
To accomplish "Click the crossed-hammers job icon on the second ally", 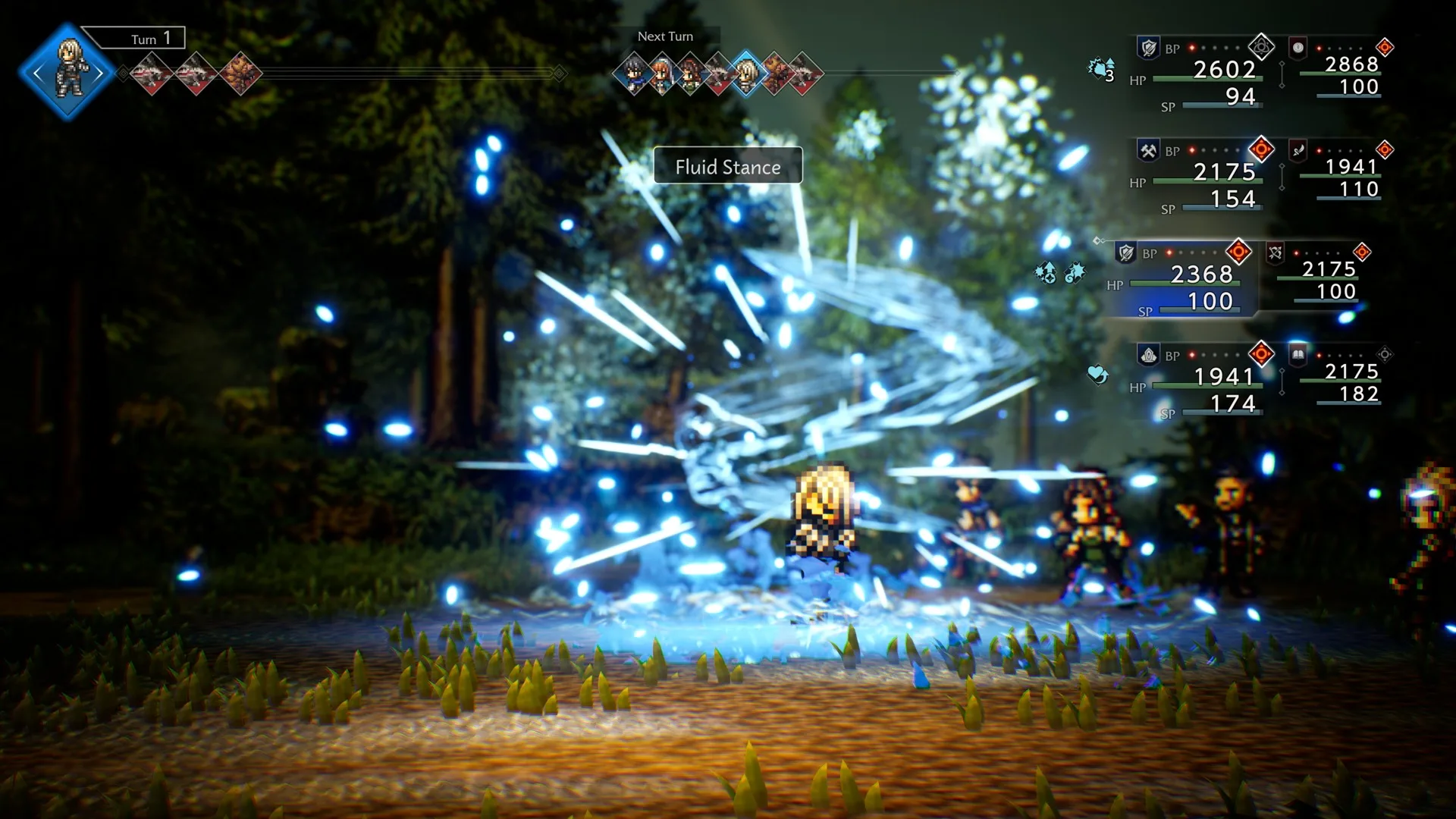I will pos(1148,150).
